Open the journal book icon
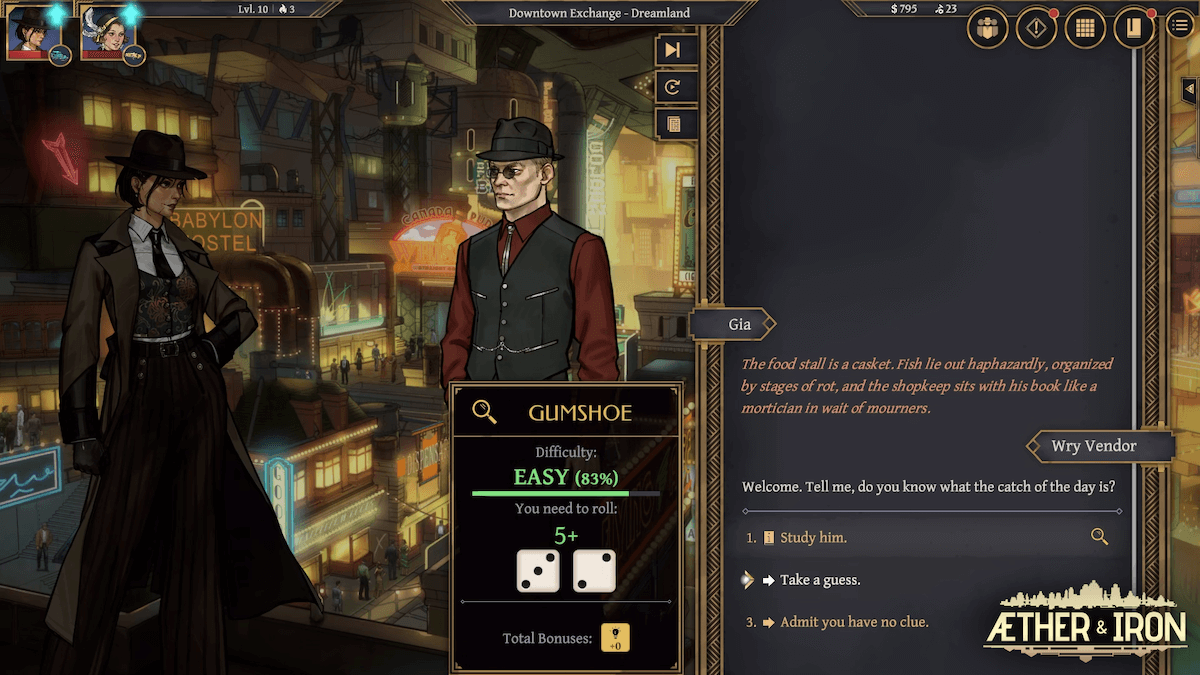The height and width of the screenshot is (675, 1200). pyautogui.click(x=1134, y=27)
